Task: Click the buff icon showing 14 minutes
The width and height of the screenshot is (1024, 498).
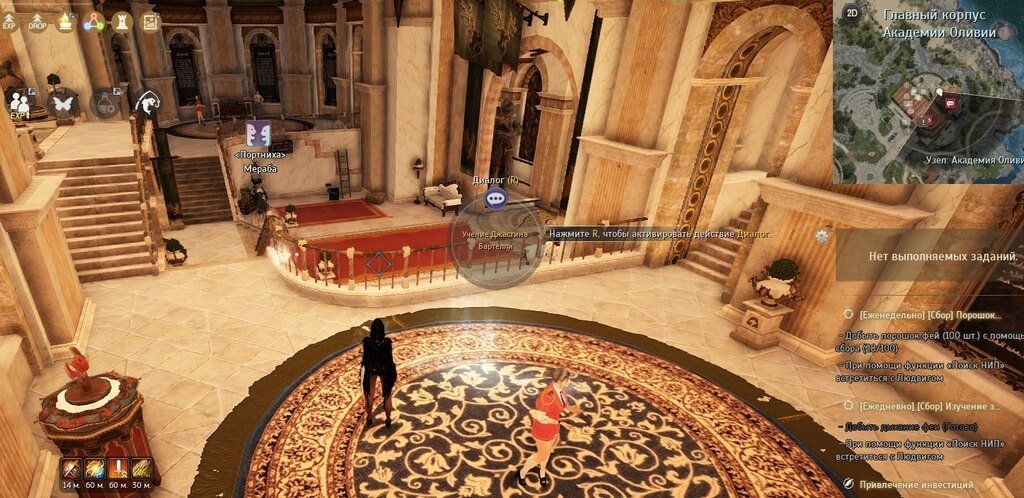Action: 70,468
